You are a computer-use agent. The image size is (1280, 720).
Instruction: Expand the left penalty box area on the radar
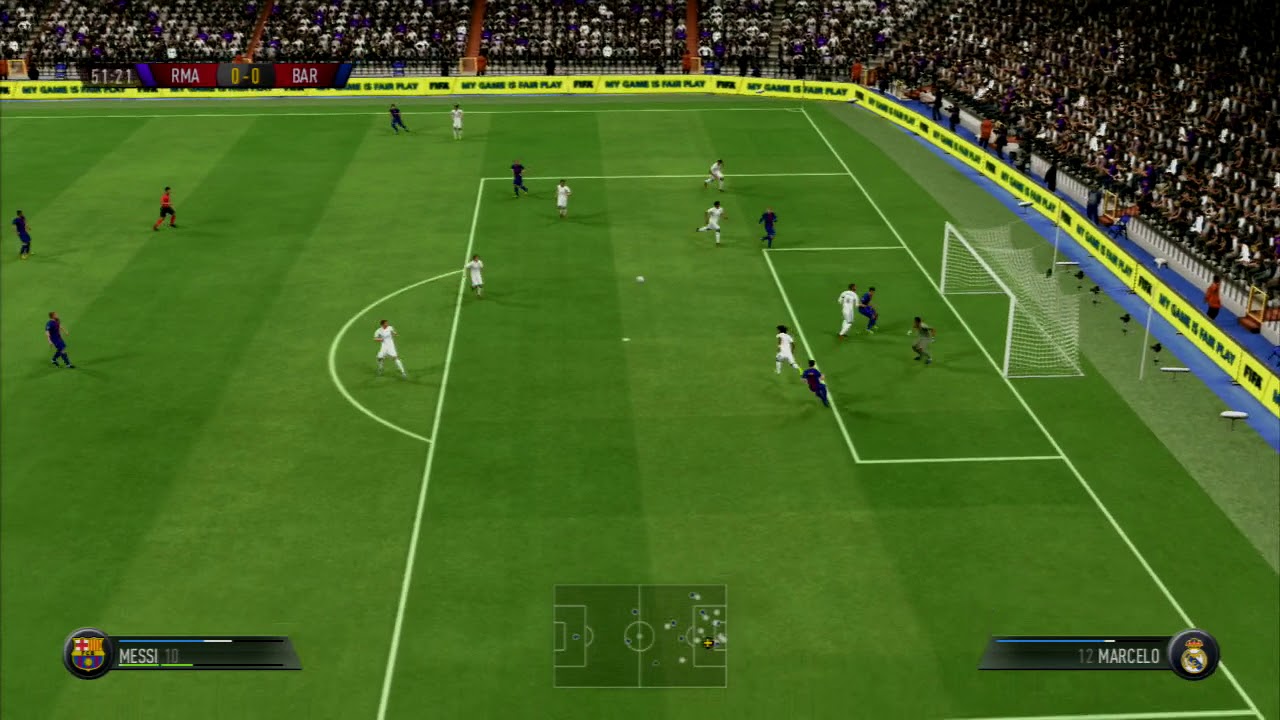tap(568, 635)
